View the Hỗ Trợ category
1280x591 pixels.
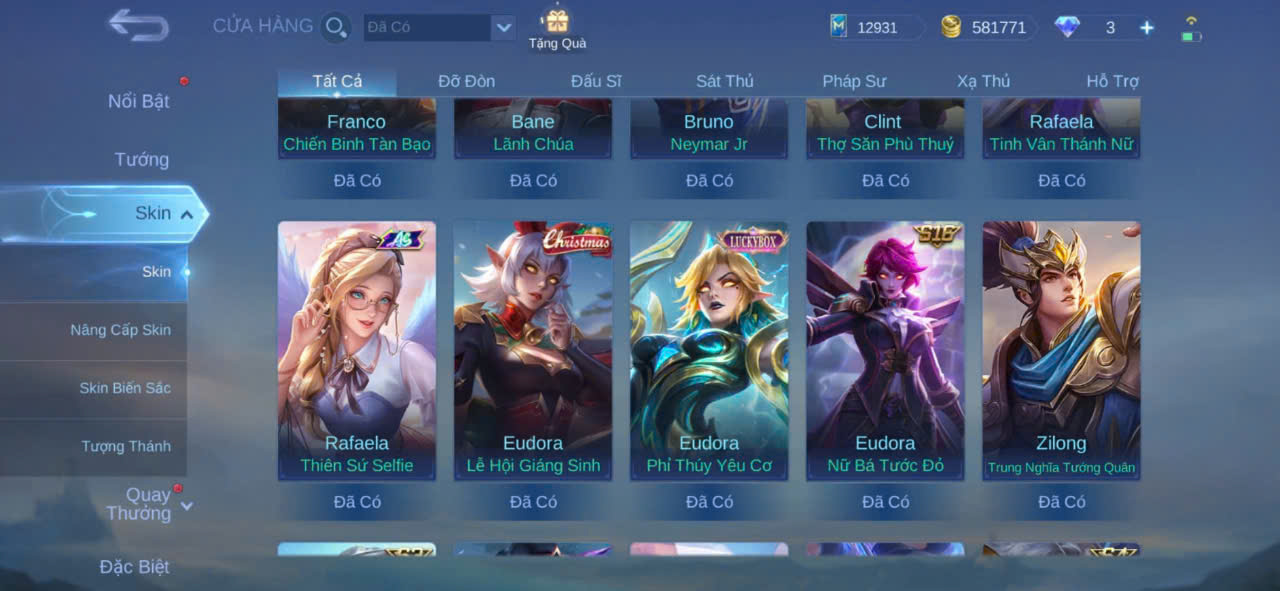pyautogui.click(x=1112, y=81)
